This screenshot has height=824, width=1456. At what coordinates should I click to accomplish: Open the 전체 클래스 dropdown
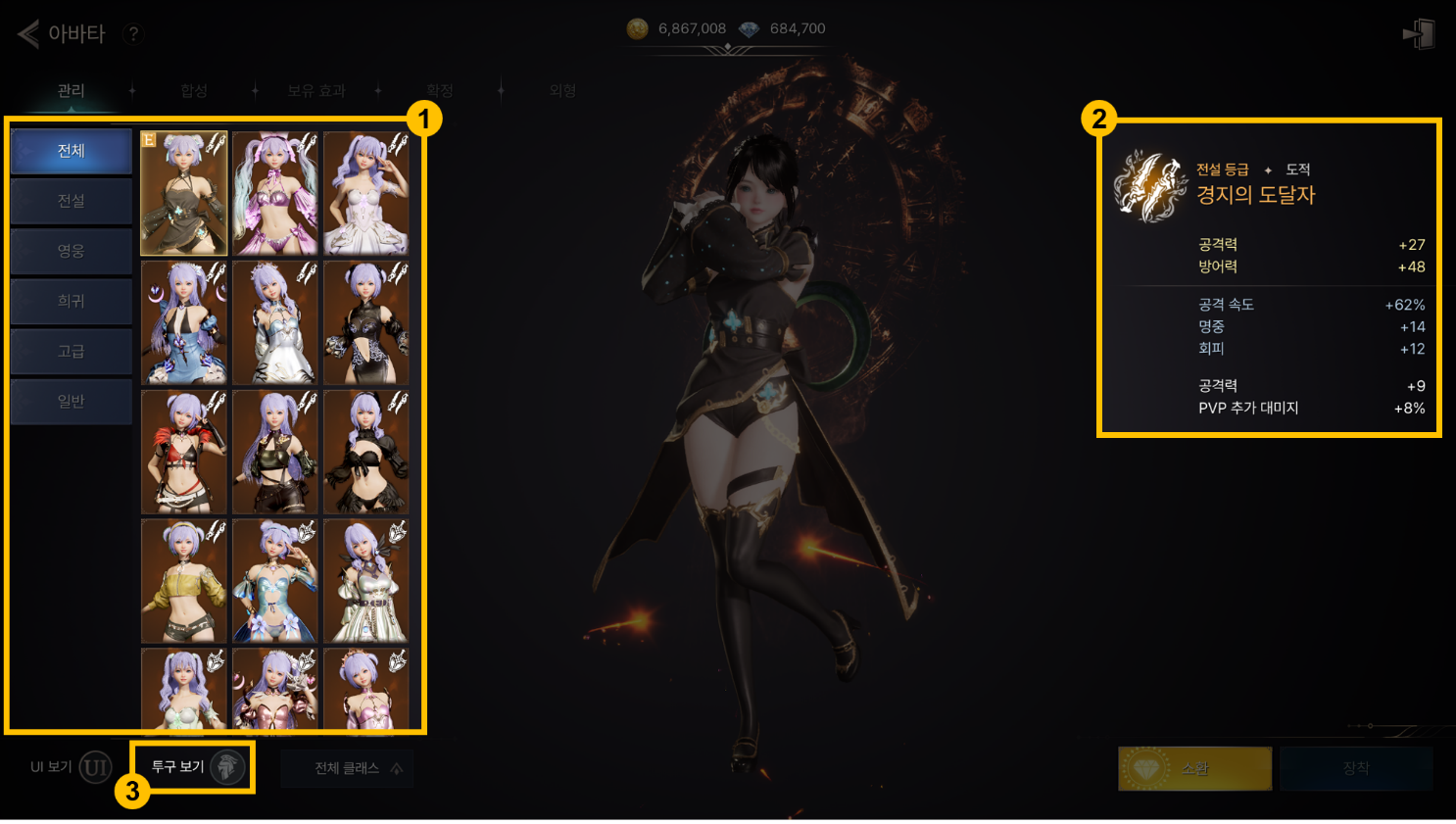click(347, 768)
